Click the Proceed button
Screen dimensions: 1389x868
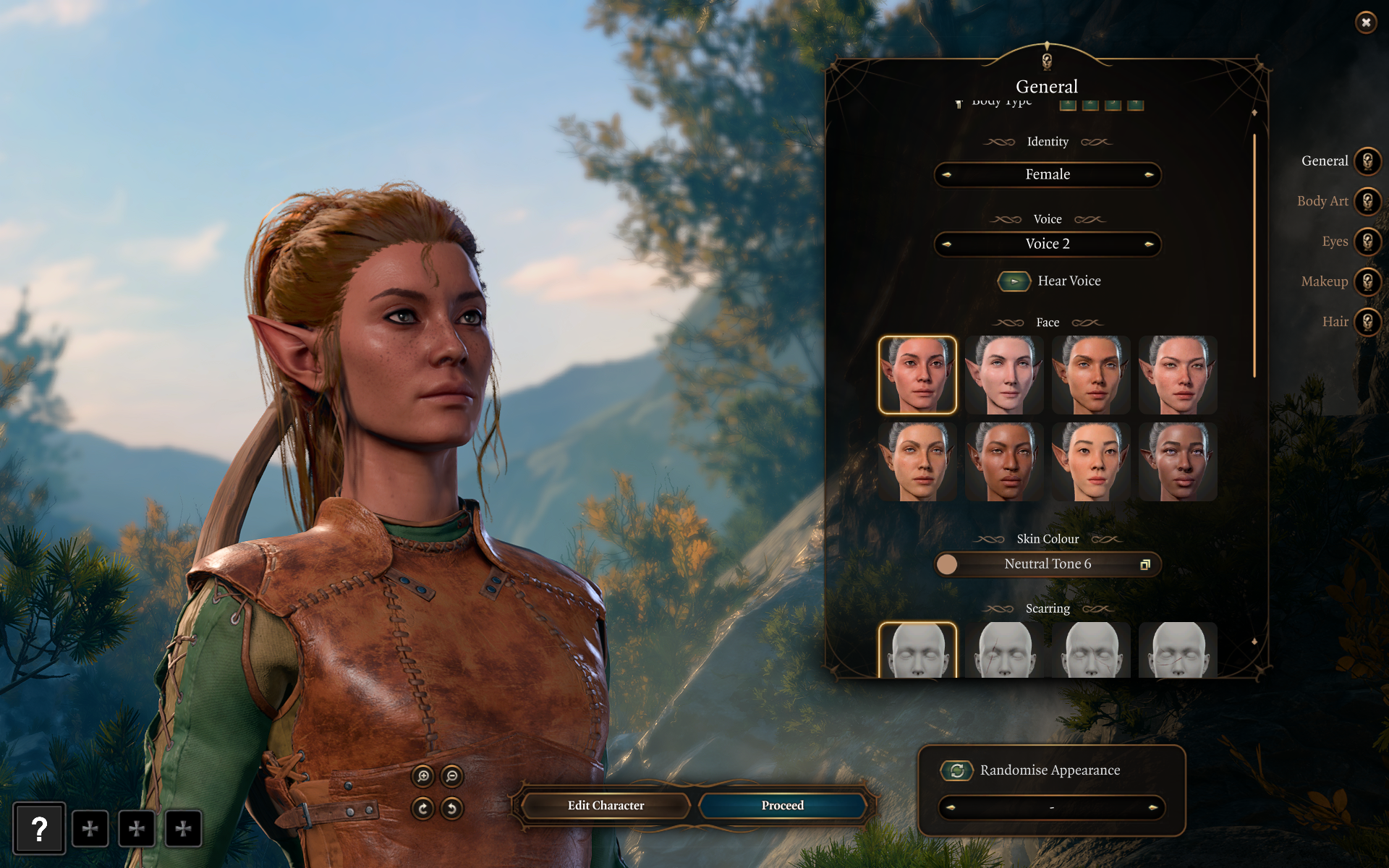[x=782, y=805]
